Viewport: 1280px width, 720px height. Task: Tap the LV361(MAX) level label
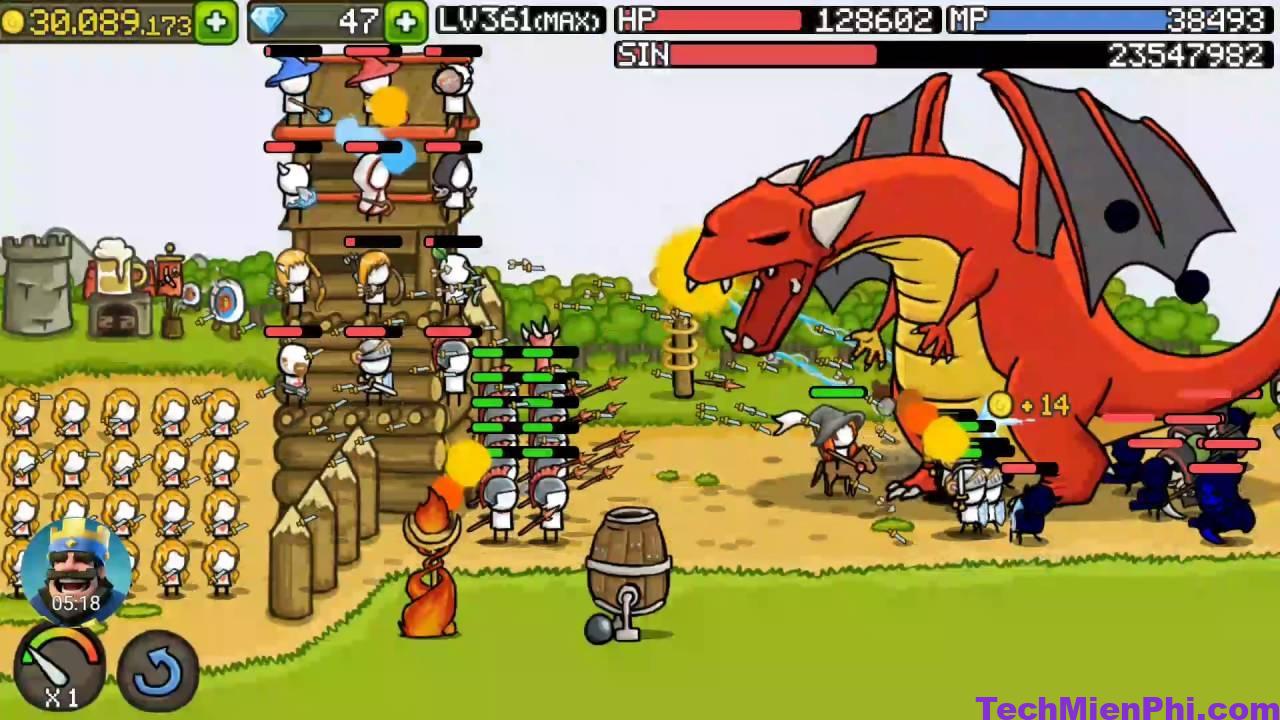point(518,18)
